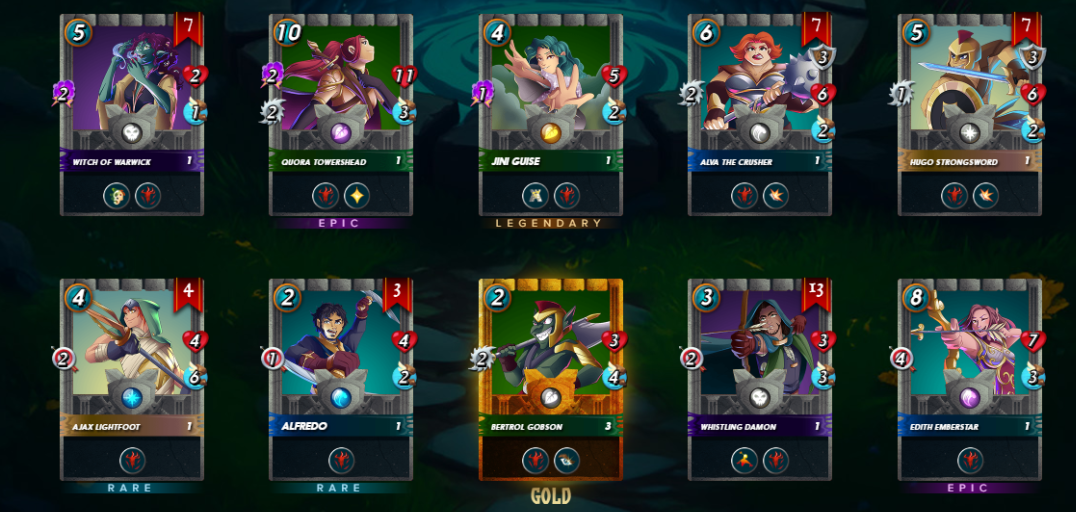
Task: Choose the Quora Towershead epic card
Action: pos(341,114)
